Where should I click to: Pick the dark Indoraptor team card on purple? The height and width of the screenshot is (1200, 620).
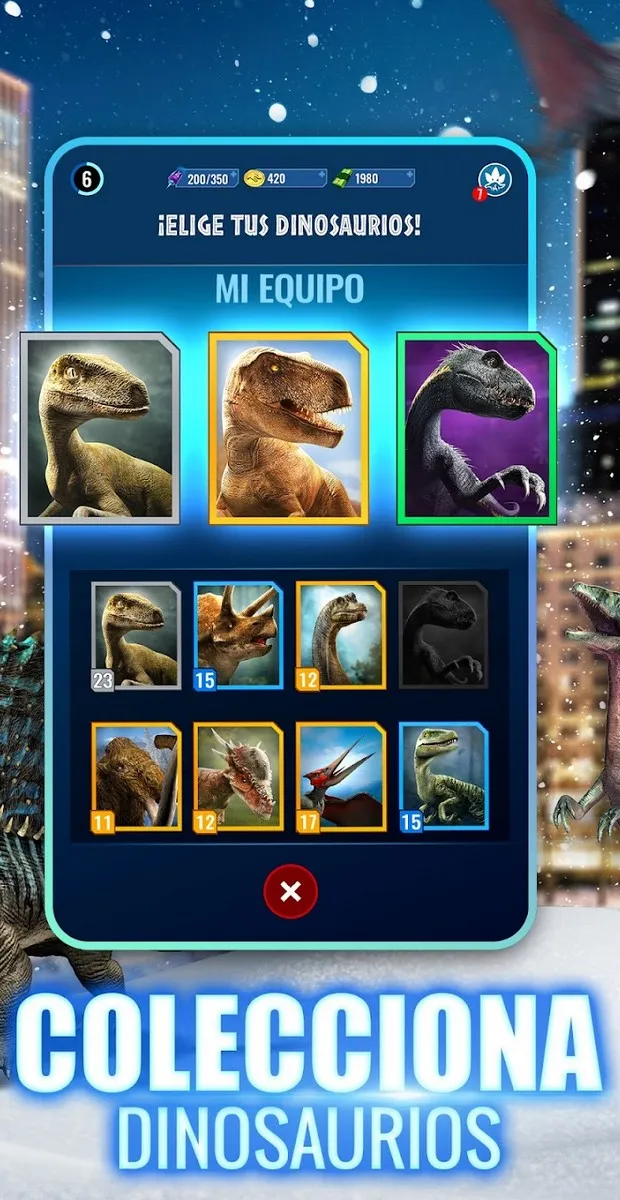click(x=476, y=428)
